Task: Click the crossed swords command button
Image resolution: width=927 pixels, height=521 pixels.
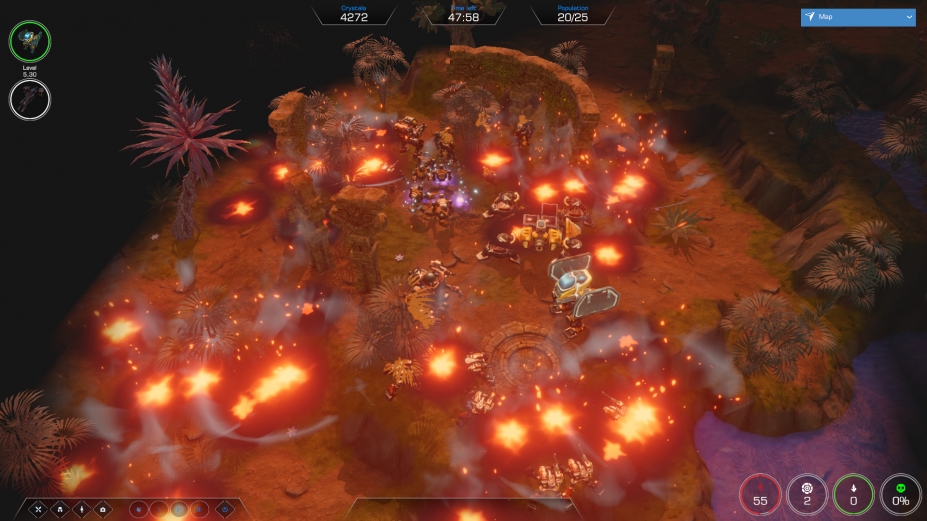Action: click(x=40, y=510)
